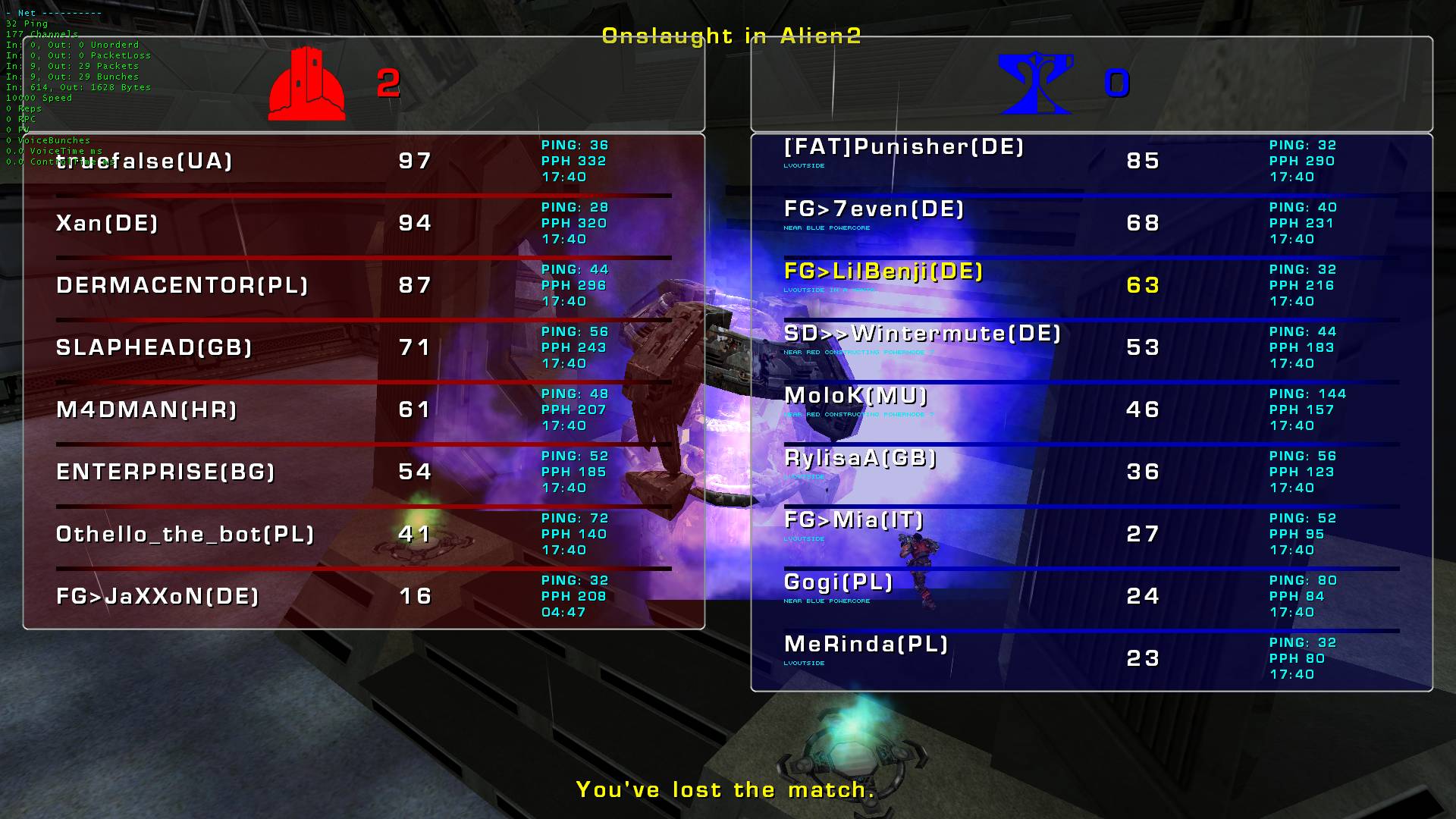
Task: Click Othello_the_bot(PL) player name
Action: pyautogui.click(x=185, y=534)
